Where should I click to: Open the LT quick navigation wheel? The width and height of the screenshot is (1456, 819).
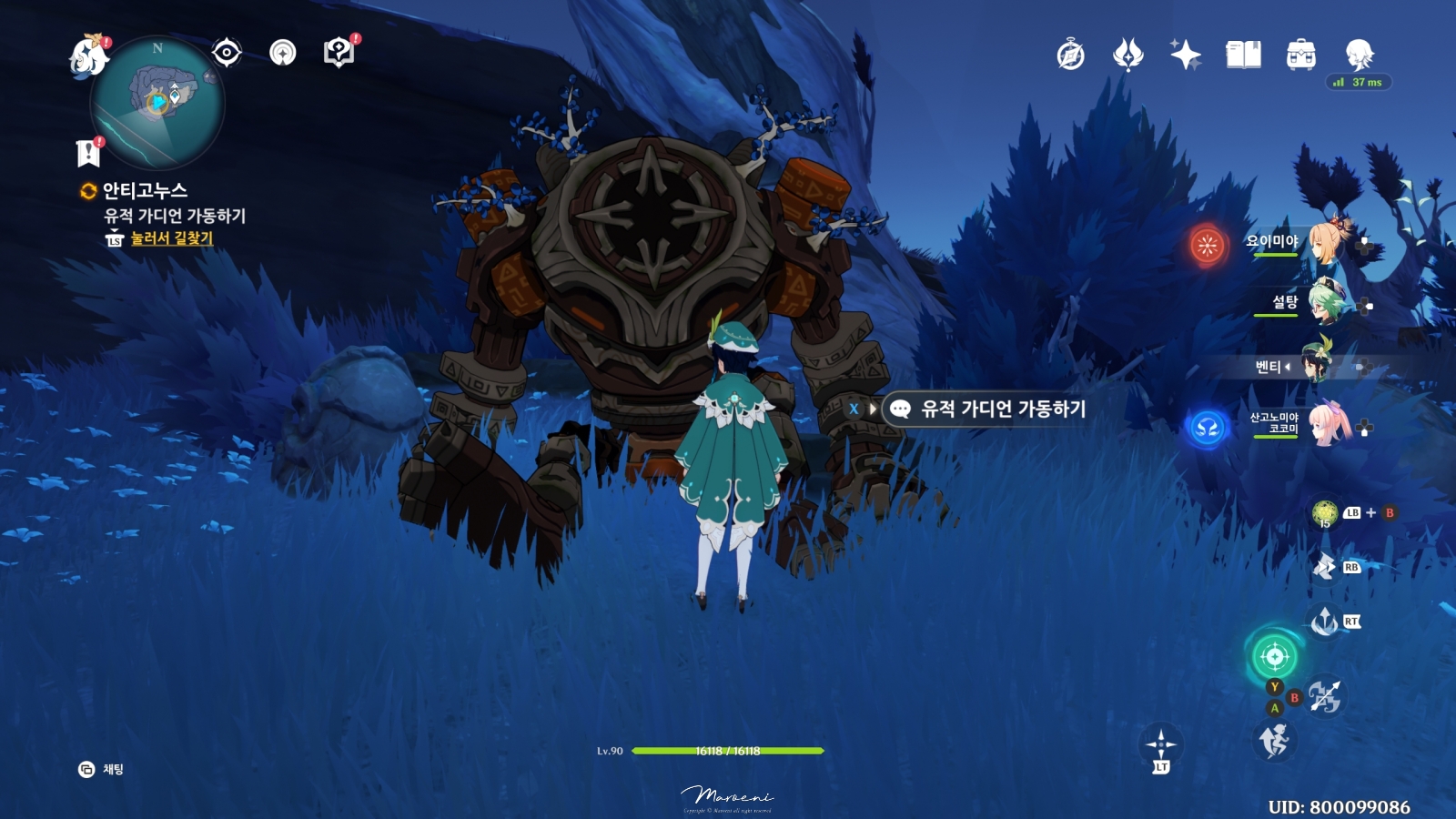pyautogui.click(x=1160, y=744)
